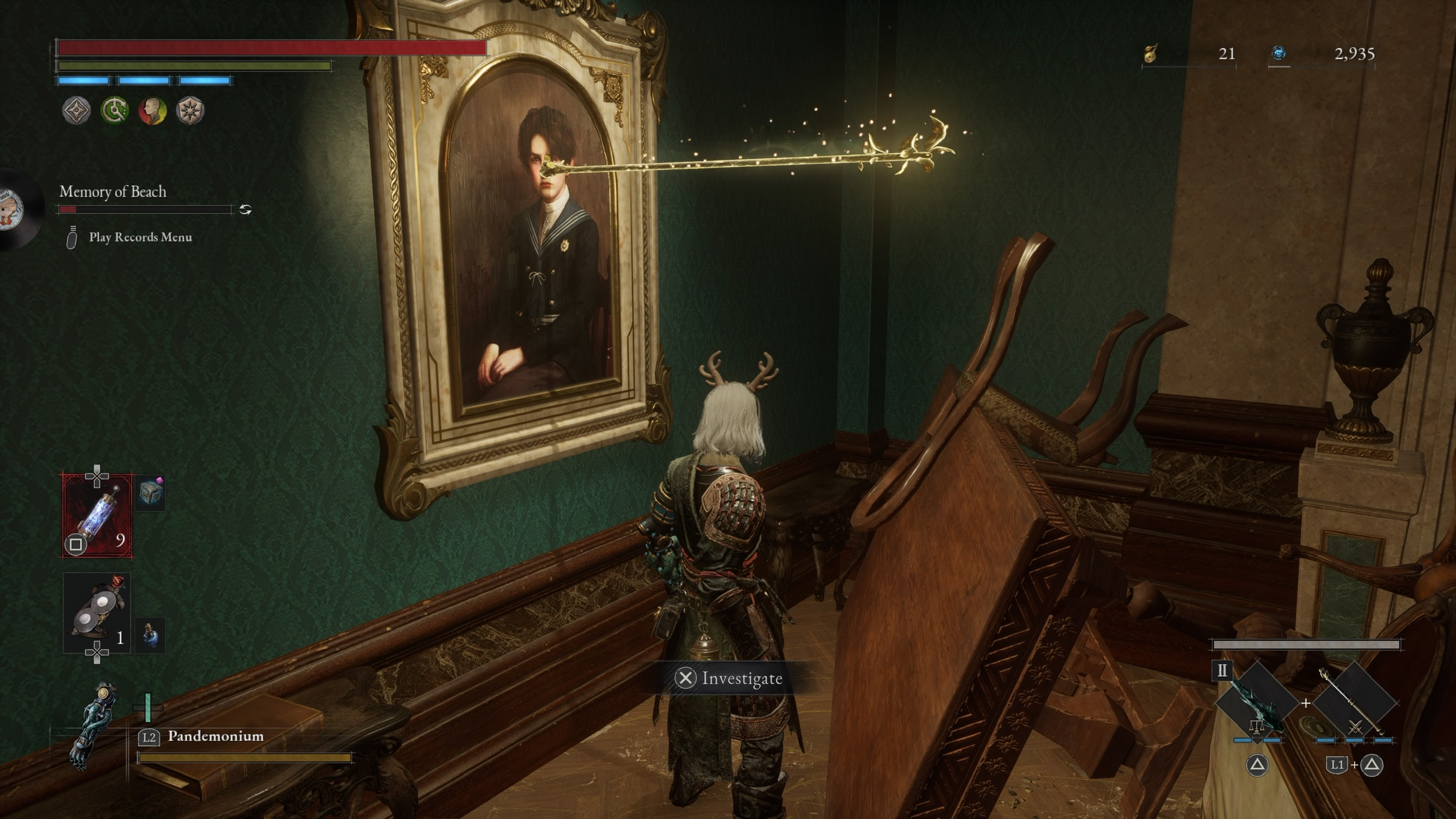Screen dimensions: 1456x819
Task: Inspect the green circular status icon
Action: click(114, 110)
